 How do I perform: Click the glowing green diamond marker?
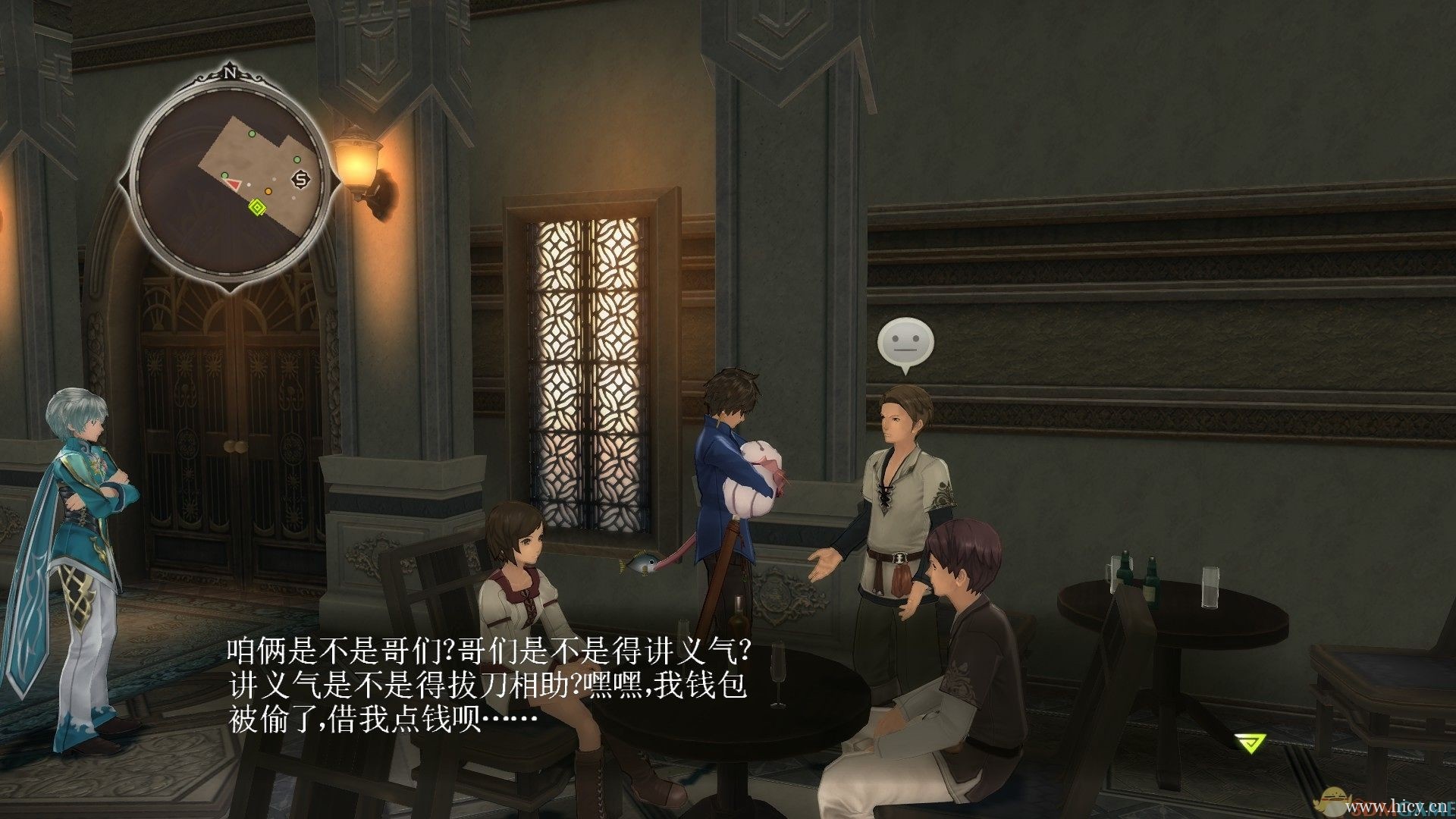click(257, 206)
